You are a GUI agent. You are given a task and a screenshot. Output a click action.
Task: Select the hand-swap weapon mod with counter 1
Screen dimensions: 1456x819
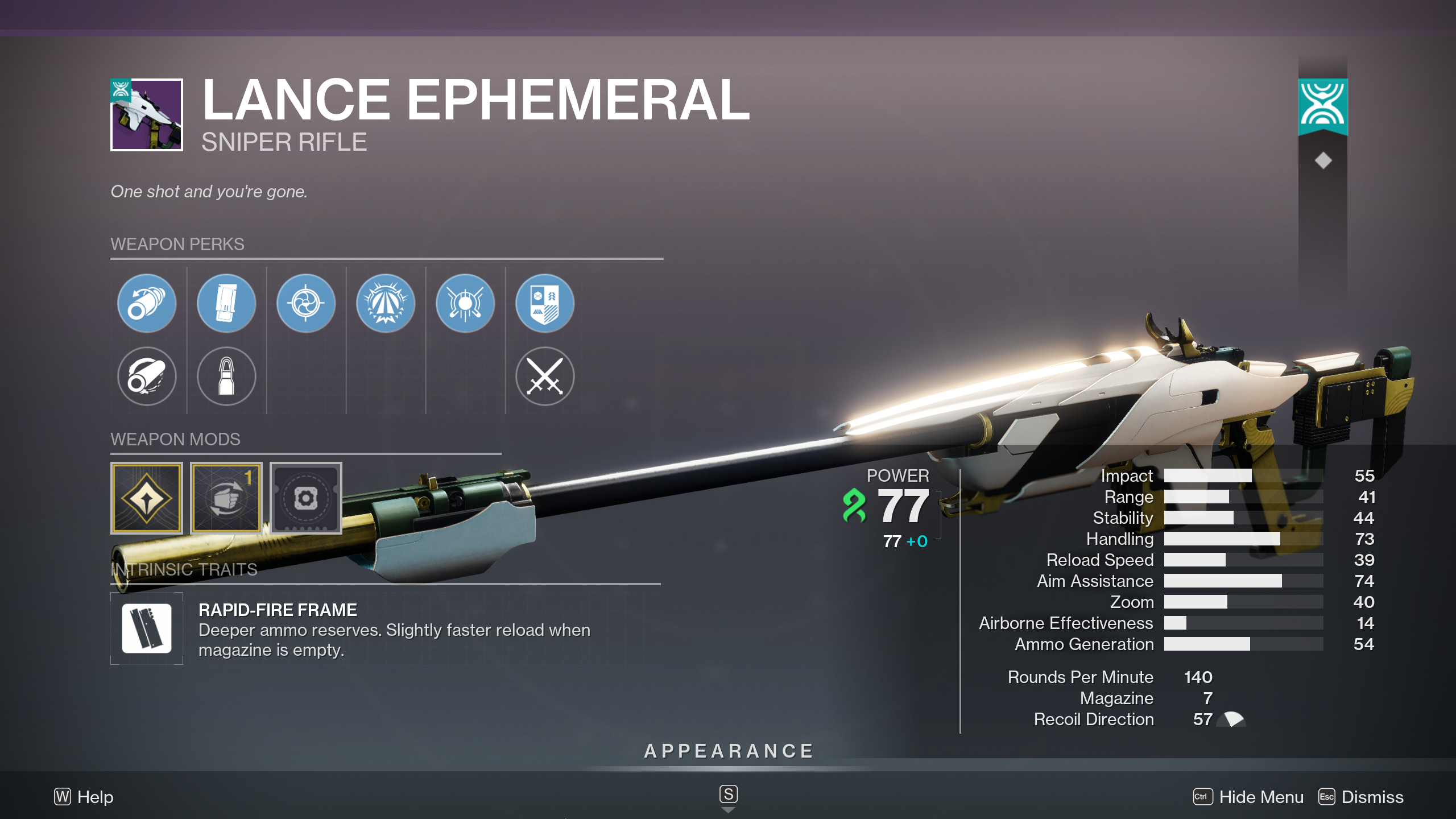pyautogui.click(x=226, y=498)
